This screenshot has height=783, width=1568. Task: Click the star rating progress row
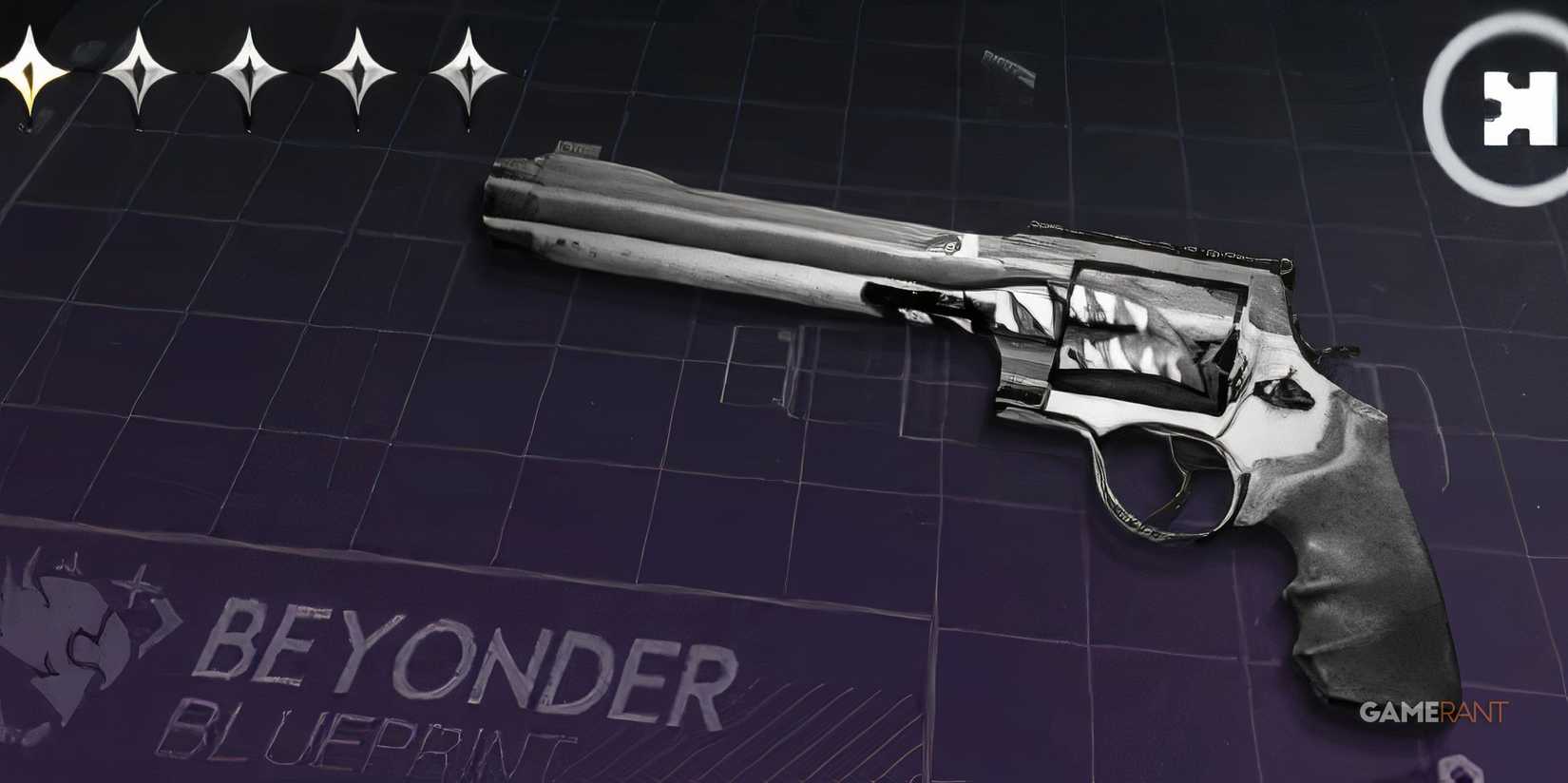(x=247, y=71)
